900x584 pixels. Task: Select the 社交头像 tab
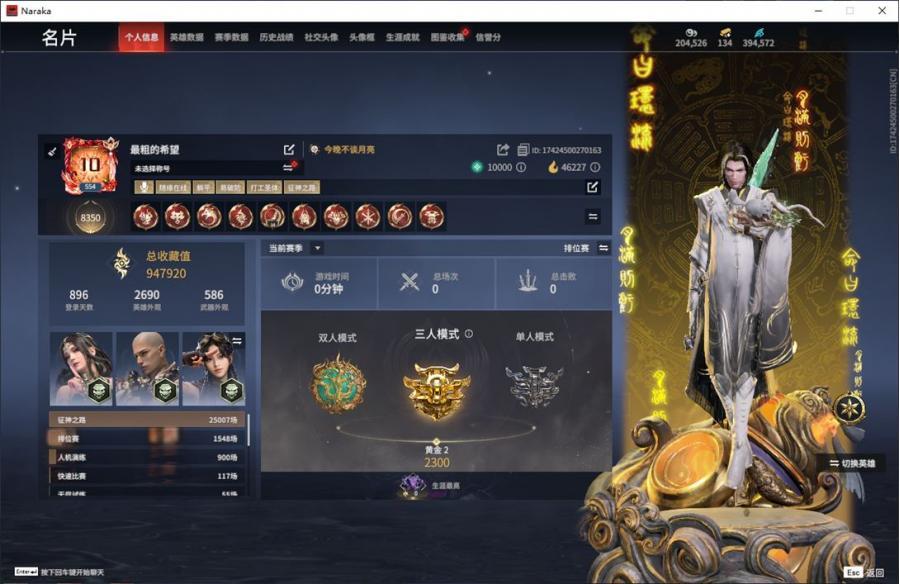point(321,38)
